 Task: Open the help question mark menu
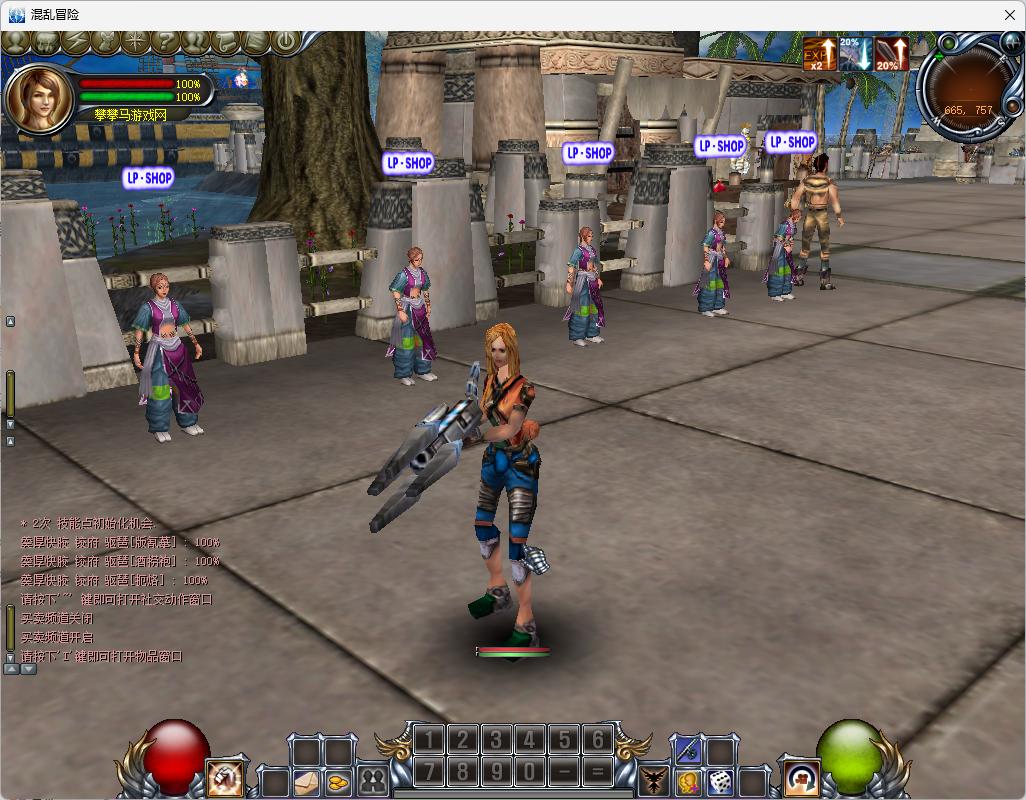pos(166,42)
